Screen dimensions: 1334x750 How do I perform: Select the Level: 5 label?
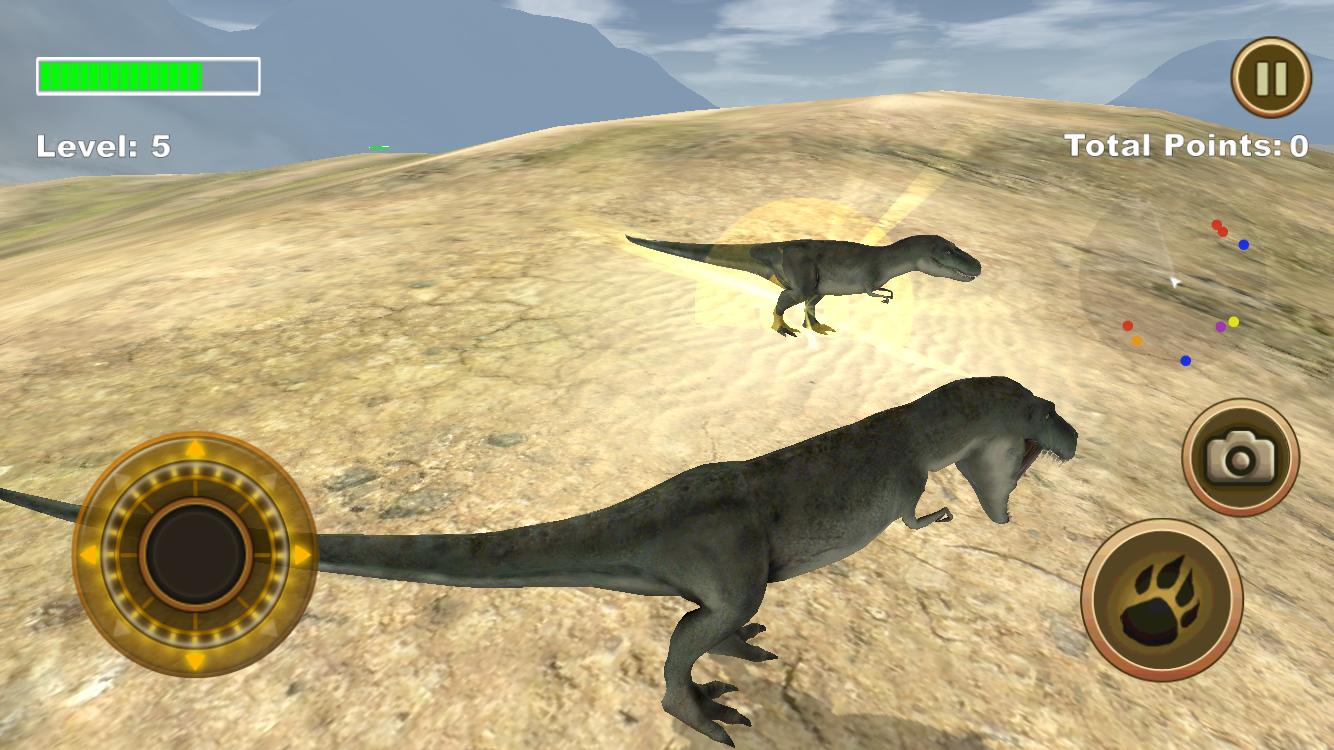tap(101, 146)
